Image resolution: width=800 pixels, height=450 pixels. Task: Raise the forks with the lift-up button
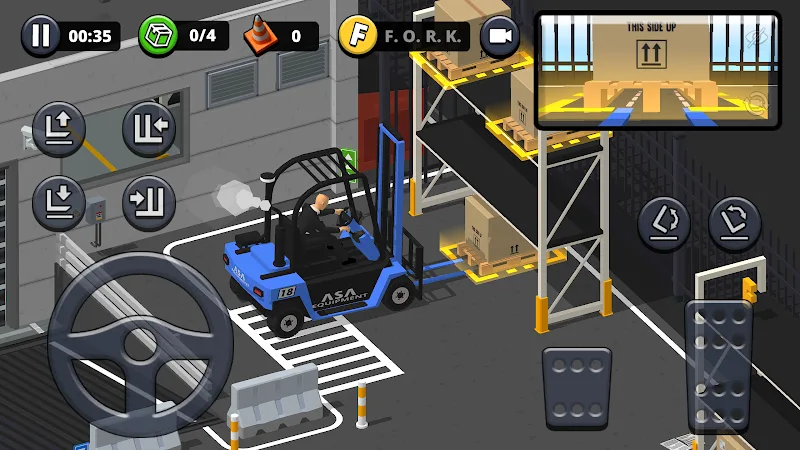[59, 128]
